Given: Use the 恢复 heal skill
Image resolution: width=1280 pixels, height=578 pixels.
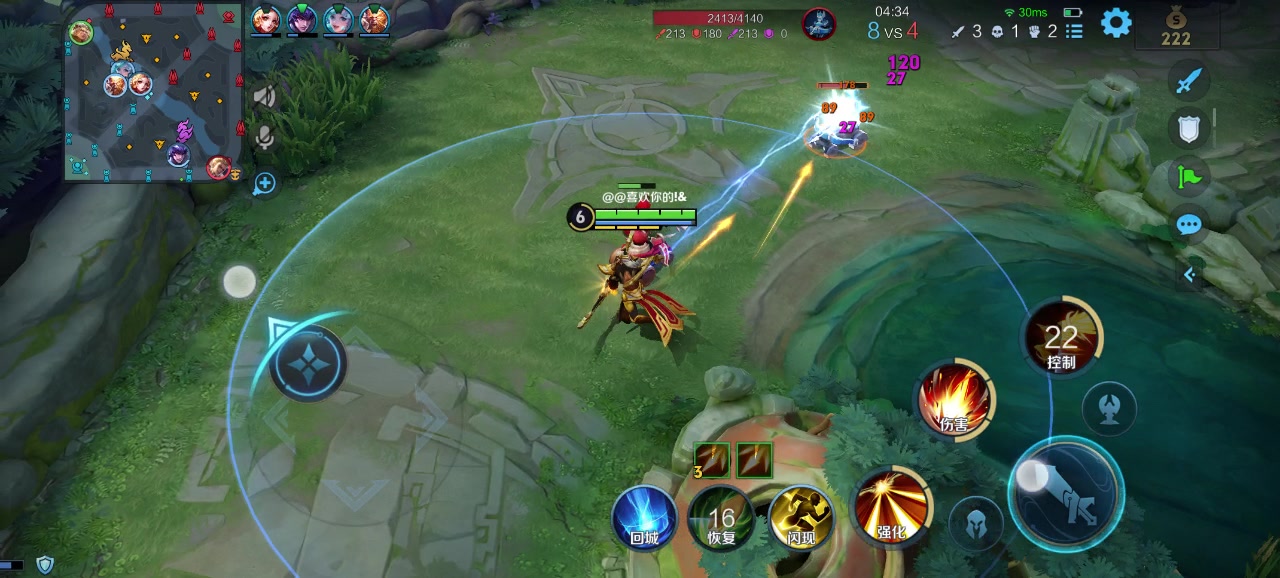Looking at the screenshot, I should (721, 518).
